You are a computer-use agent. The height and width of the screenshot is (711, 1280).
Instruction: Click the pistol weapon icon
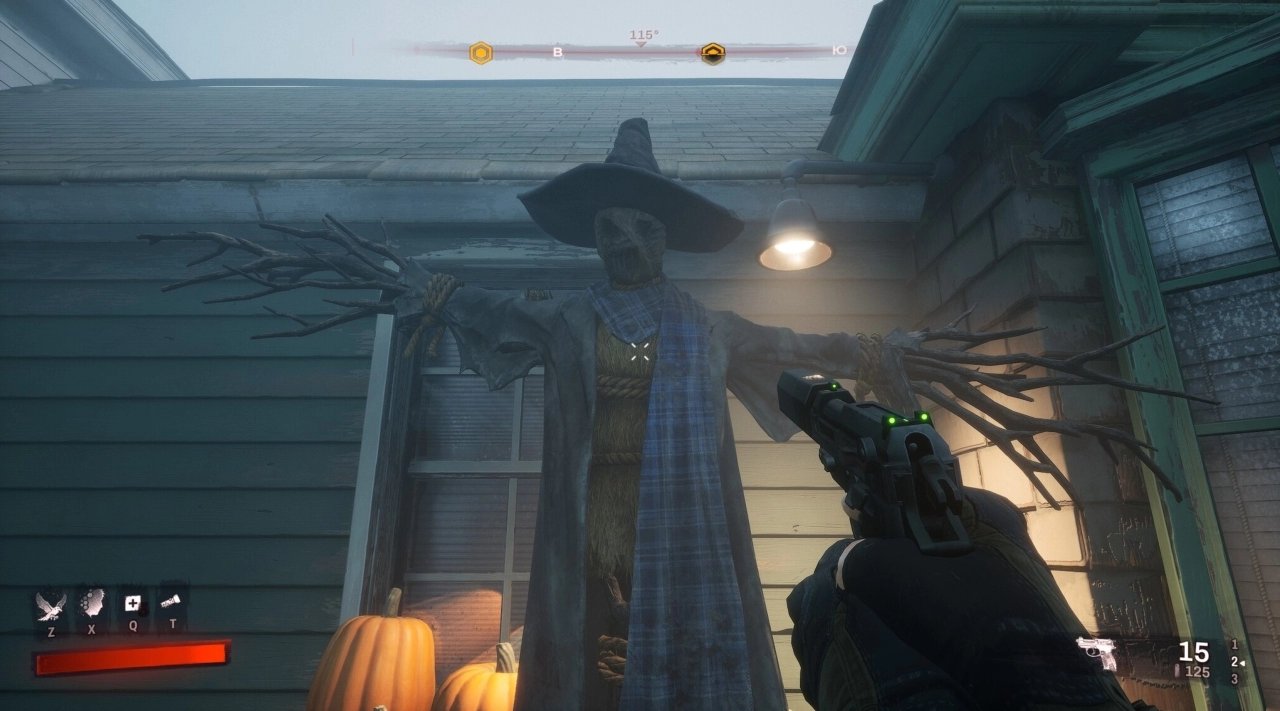1098,652
